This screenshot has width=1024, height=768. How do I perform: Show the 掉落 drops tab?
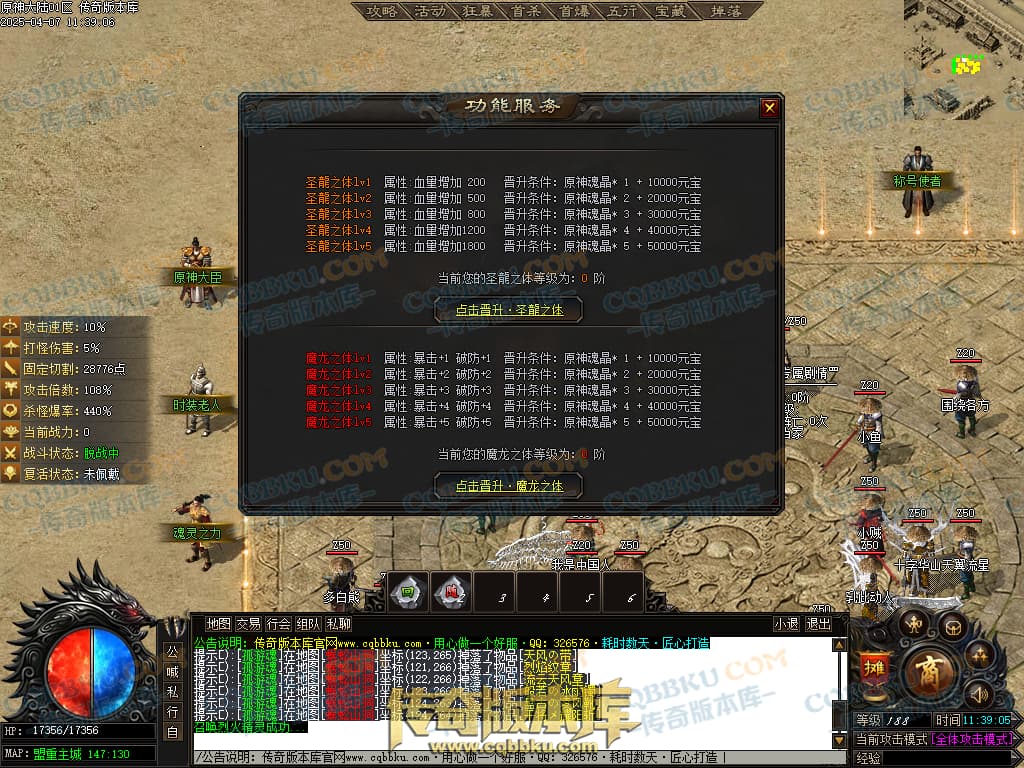pyautogui.click(x=725, y=12)
